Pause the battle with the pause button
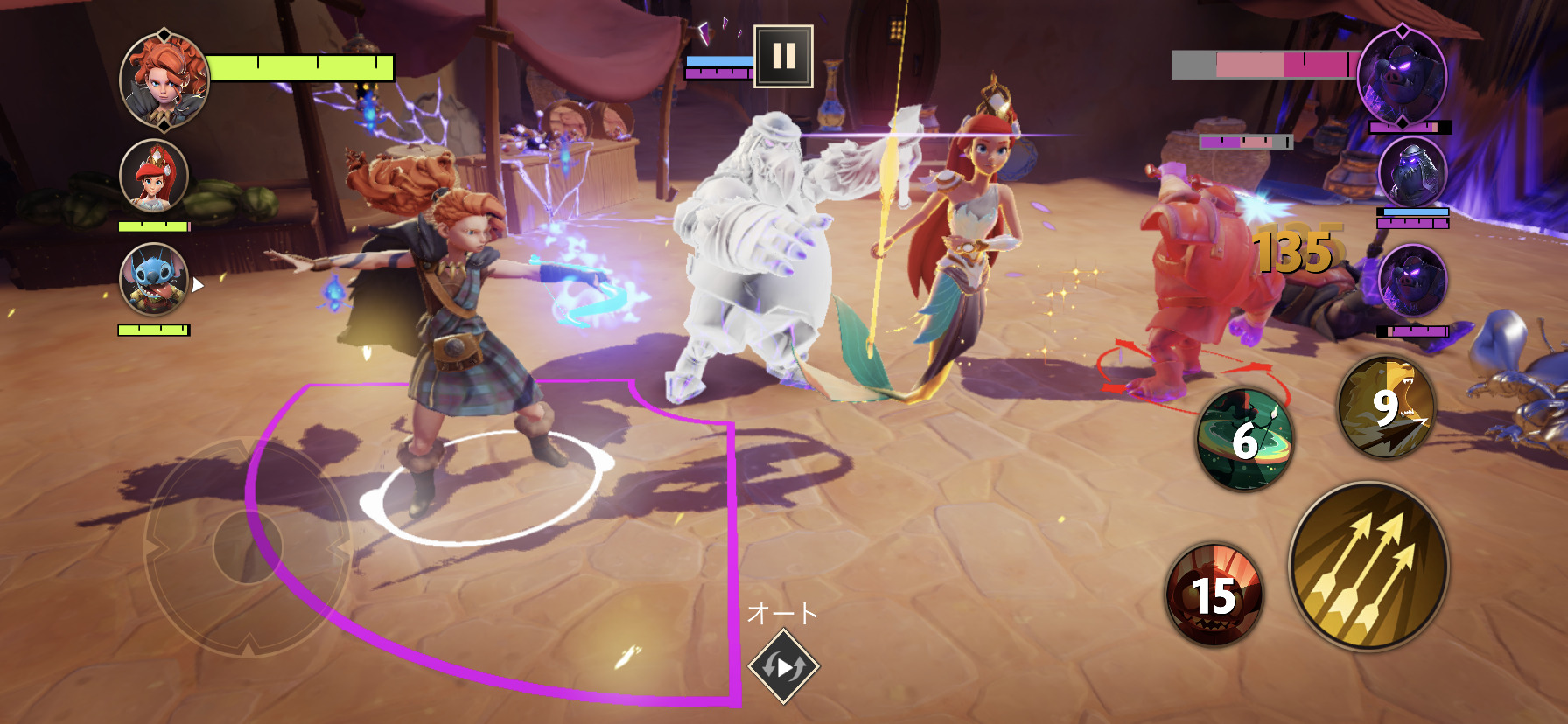The image size is (1568, 724). click(x=783, y=56)
